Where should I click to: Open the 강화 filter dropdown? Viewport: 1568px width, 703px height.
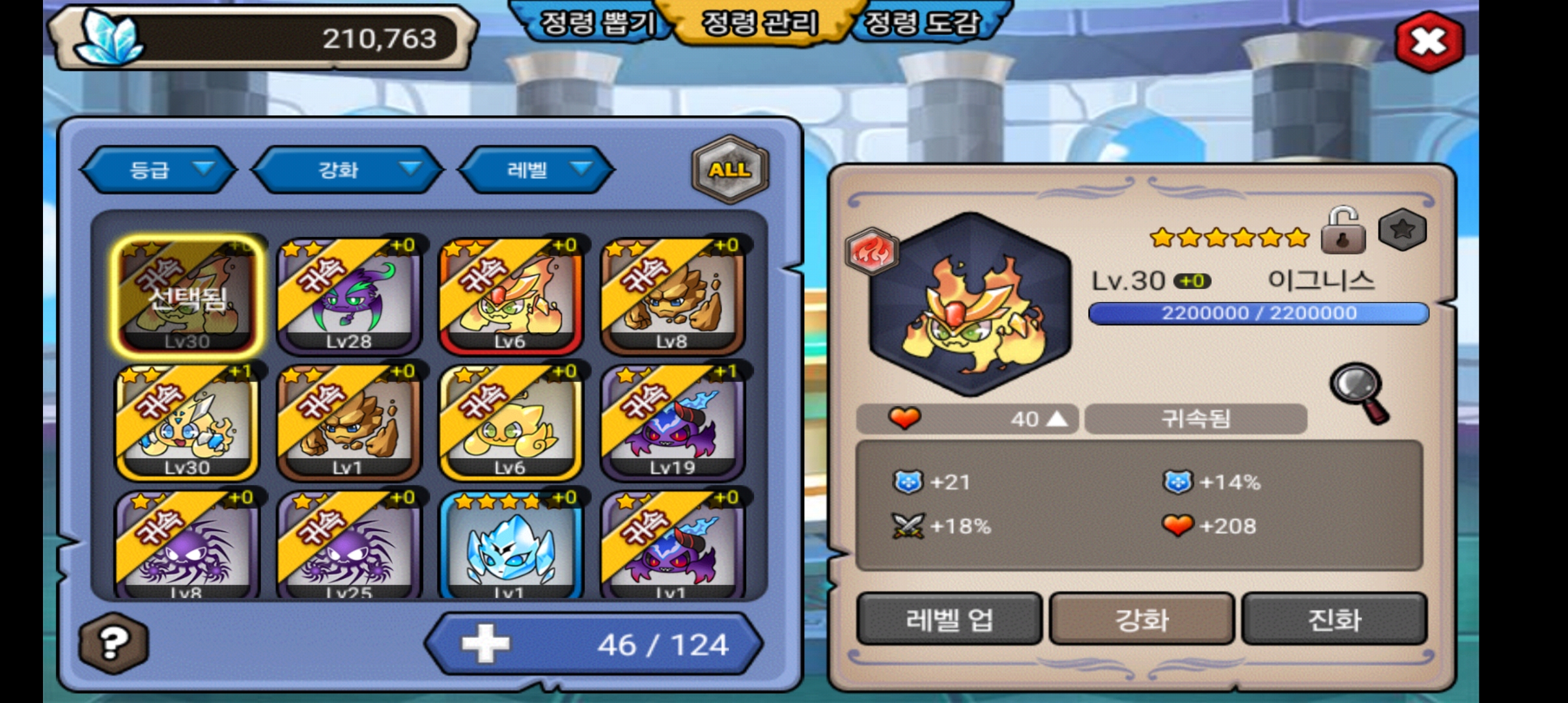click(x=348, y=170)
